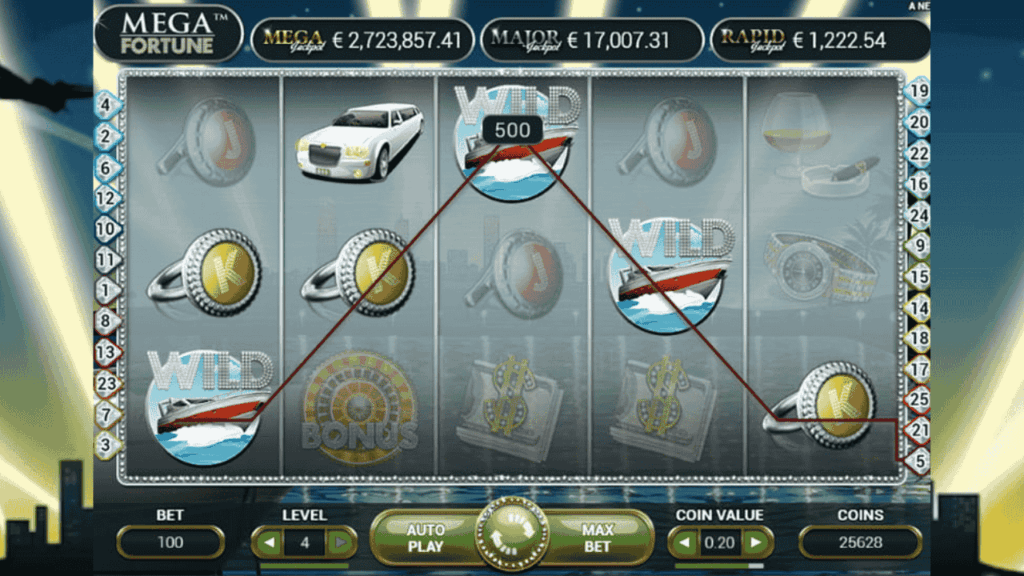Raise the Coin Value with the right arrow
The image size is (1024, 576).
point(755,543)
